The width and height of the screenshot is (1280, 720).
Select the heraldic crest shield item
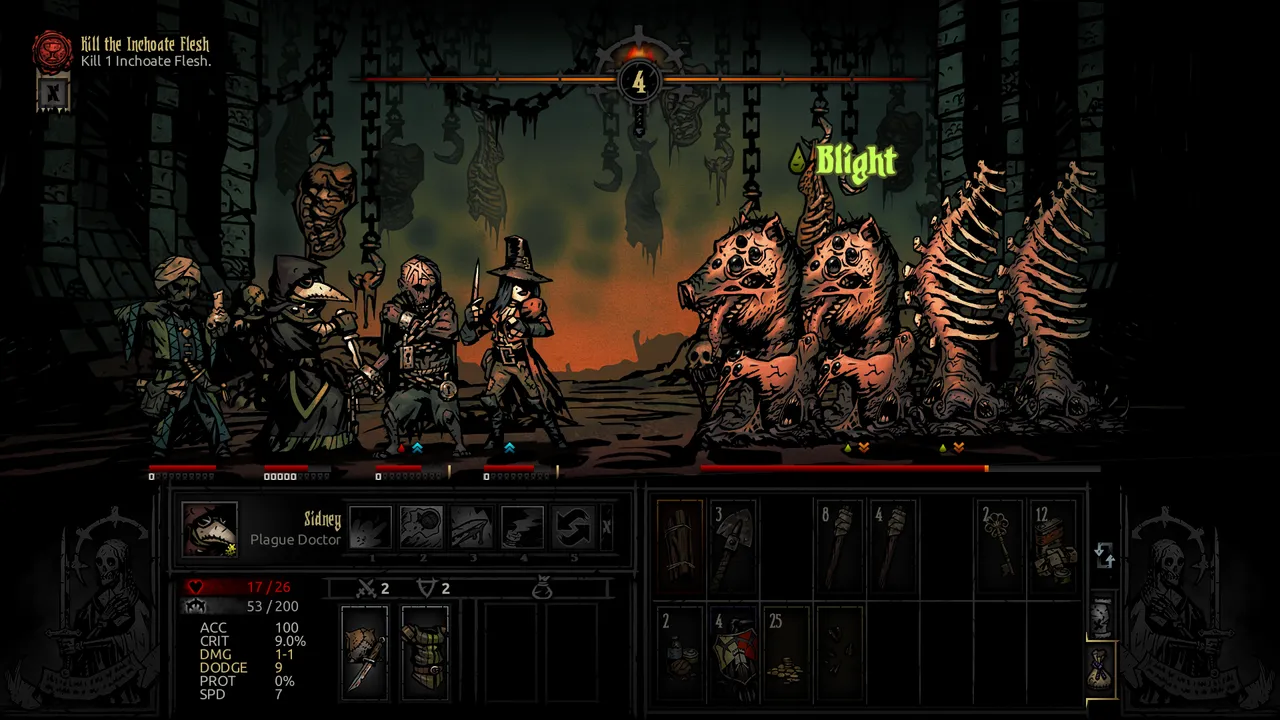[734, 651]
